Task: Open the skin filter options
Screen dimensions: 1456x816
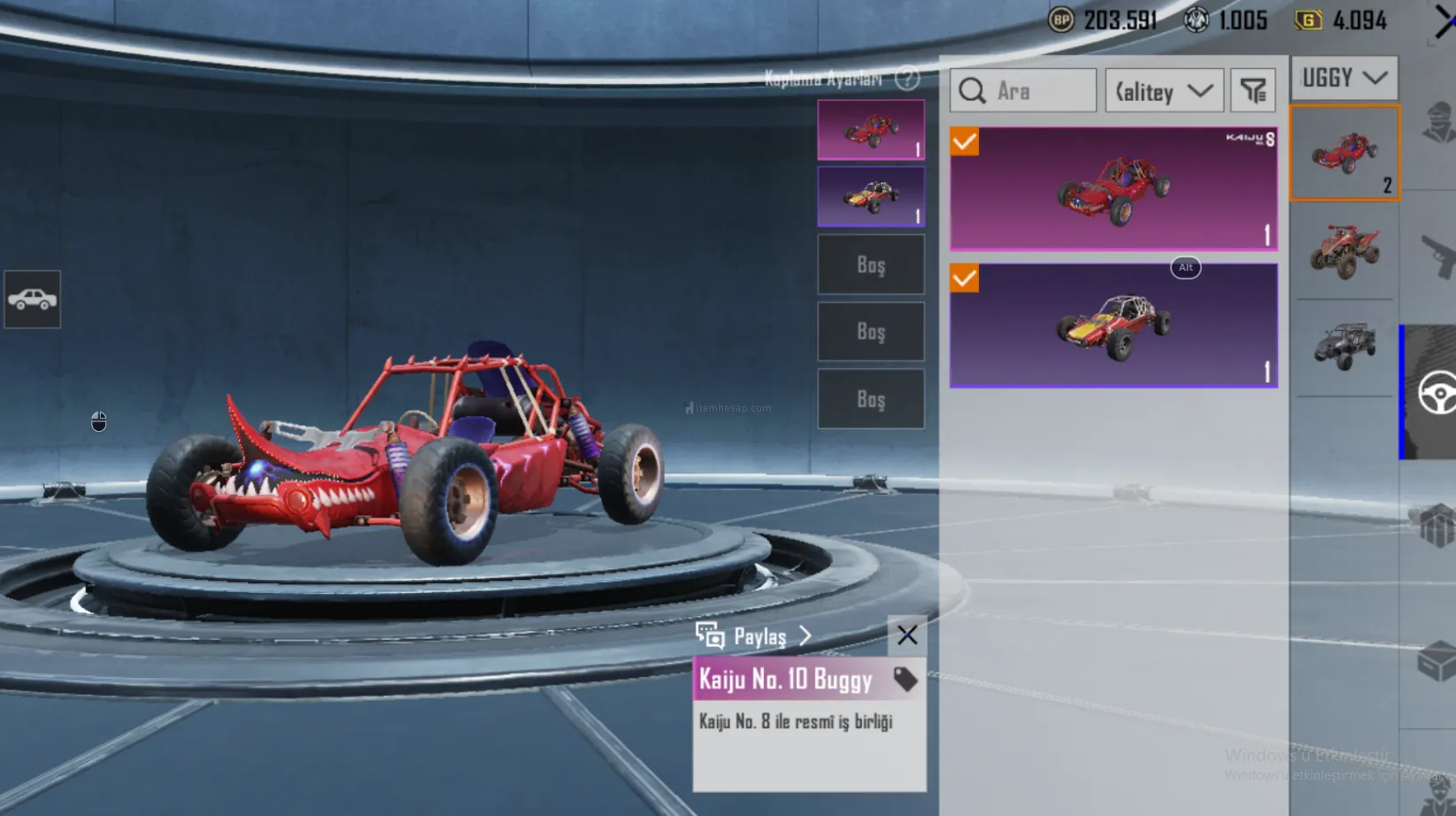Action: (x=1252, y=90)
